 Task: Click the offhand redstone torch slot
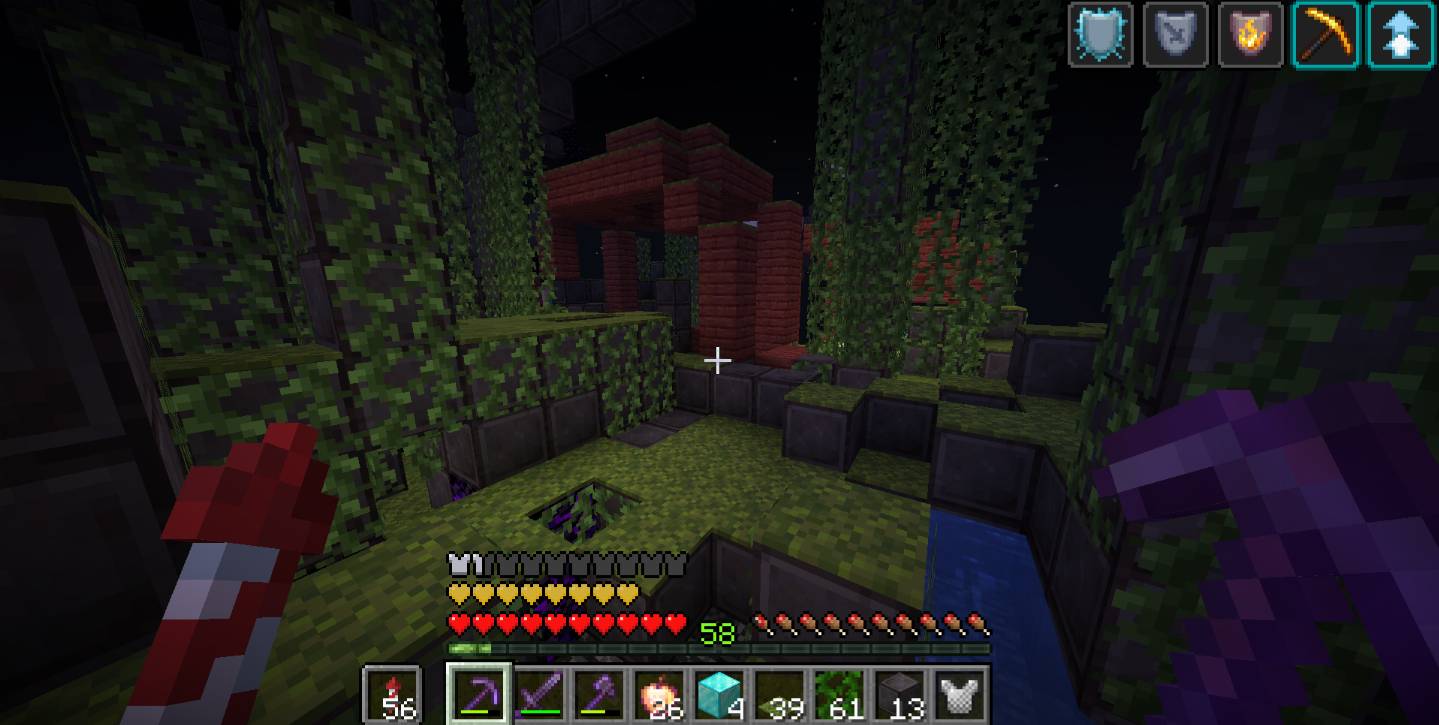pos(391,693)
